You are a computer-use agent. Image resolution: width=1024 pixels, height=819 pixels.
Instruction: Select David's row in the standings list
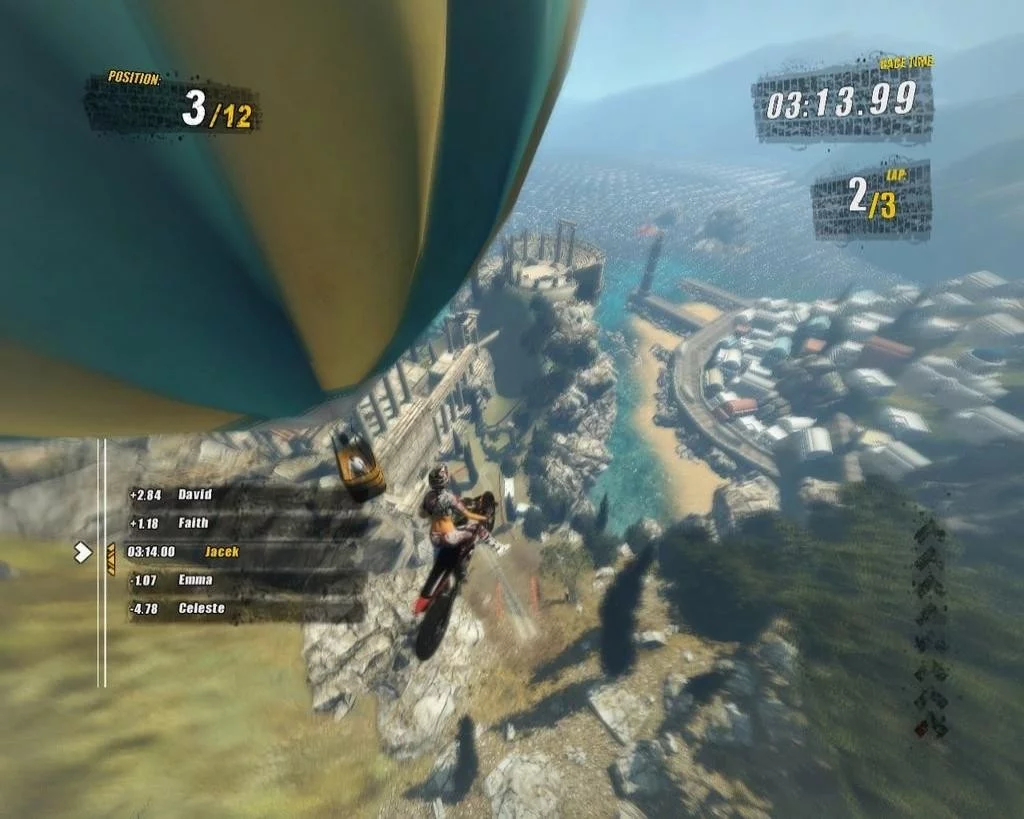tap(240, 495)
